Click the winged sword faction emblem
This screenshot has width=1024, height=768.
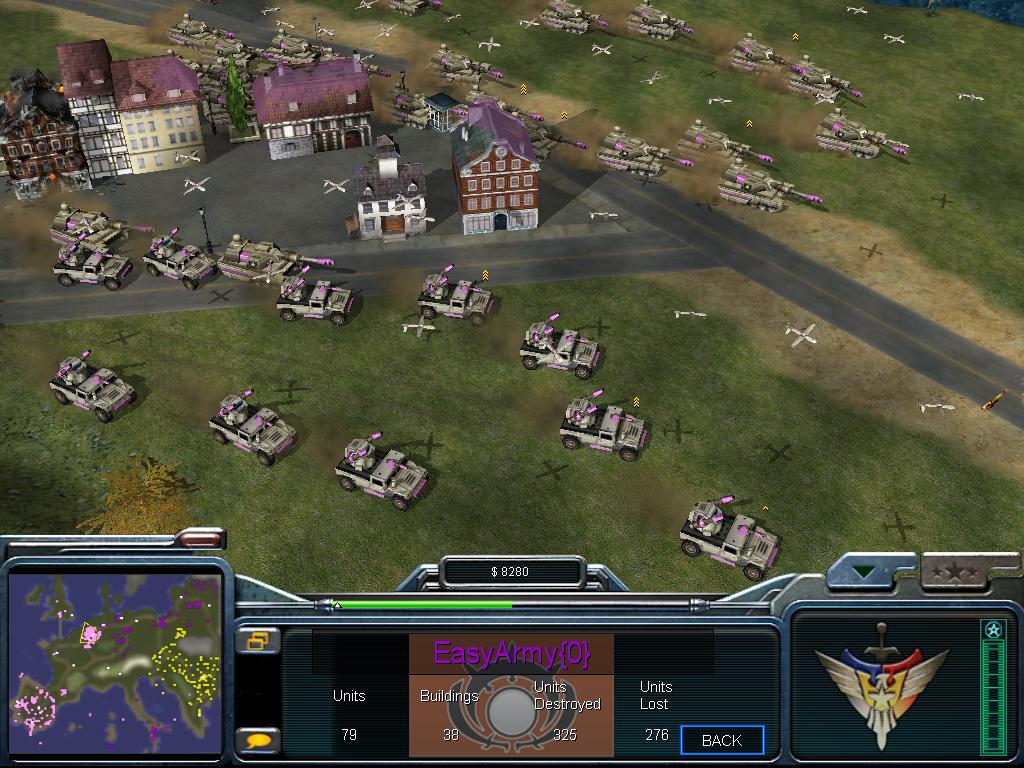pyautogui.click(x=867, y=682)
